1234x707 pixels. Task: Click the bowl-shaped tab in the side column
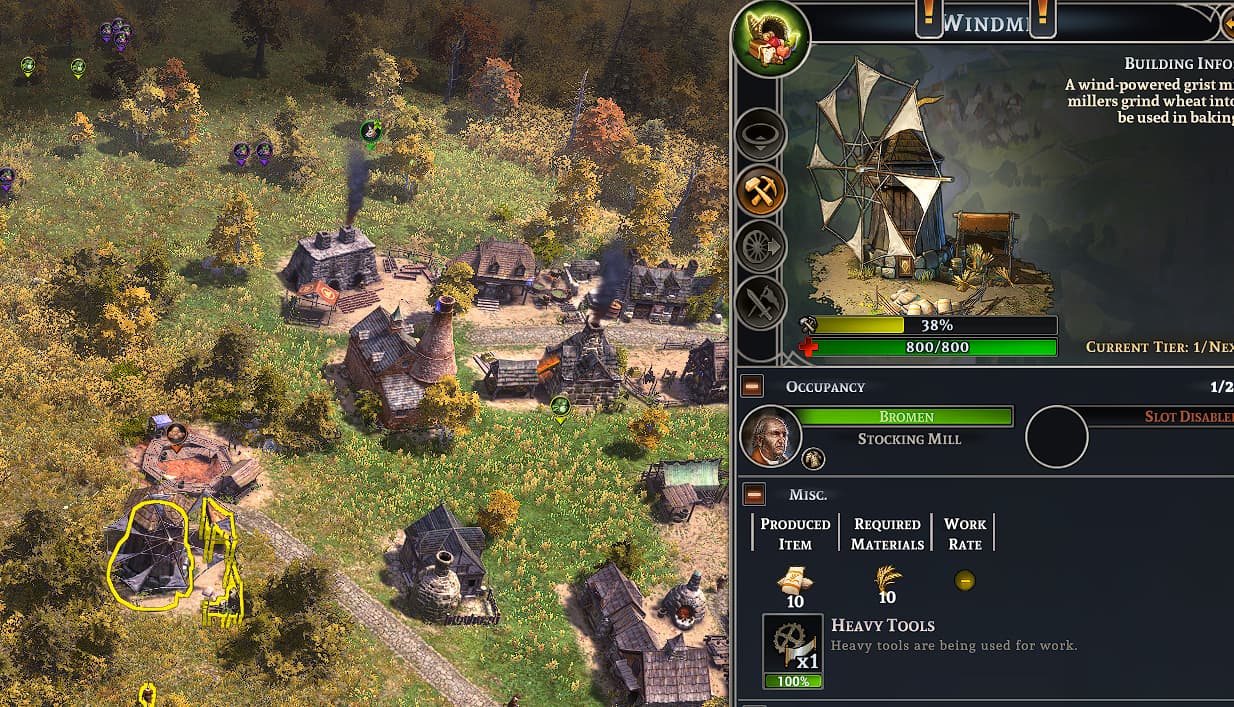point(760,135)
